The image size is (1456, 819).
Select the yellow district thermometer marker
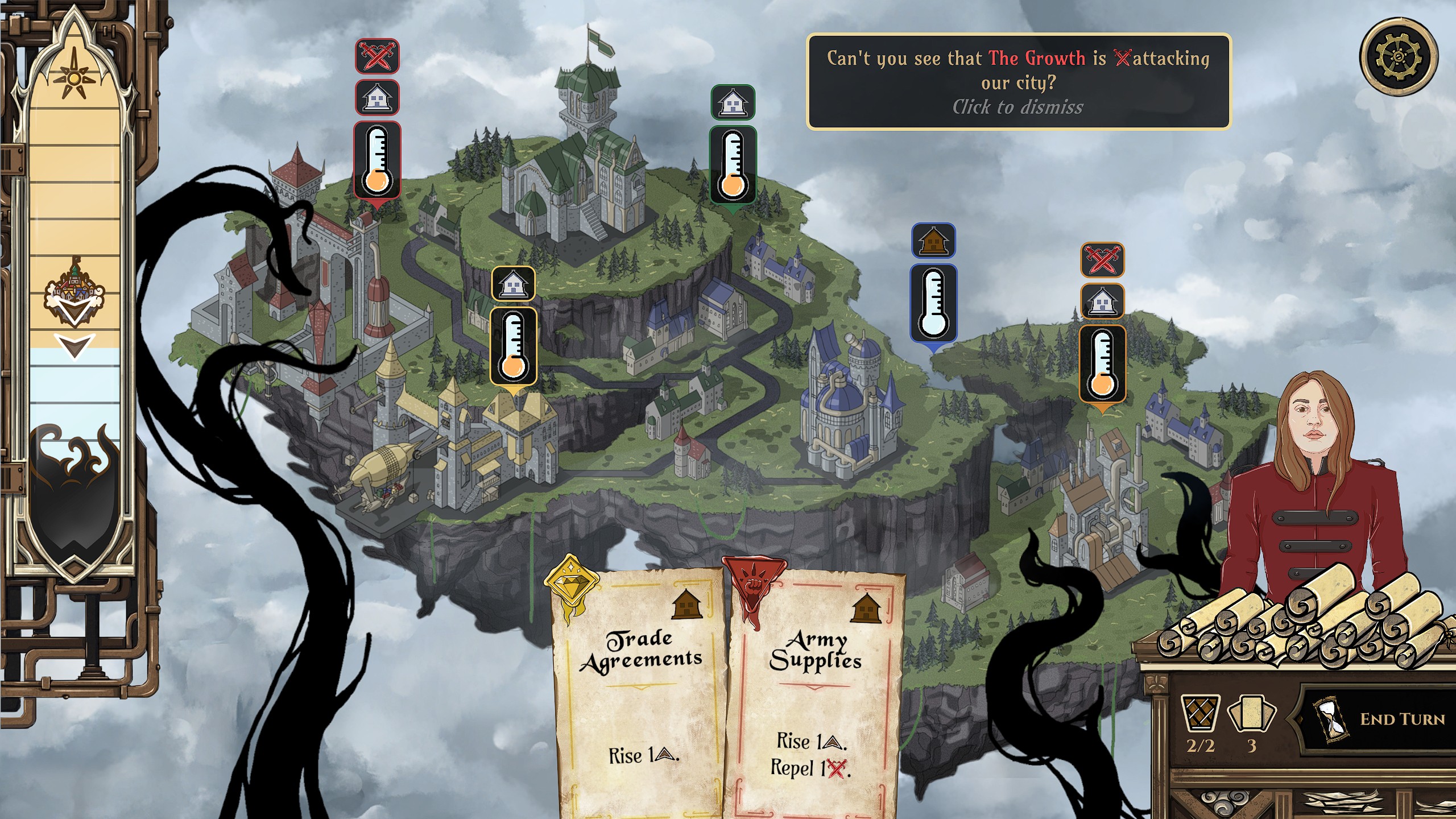(x=513, y=346)
